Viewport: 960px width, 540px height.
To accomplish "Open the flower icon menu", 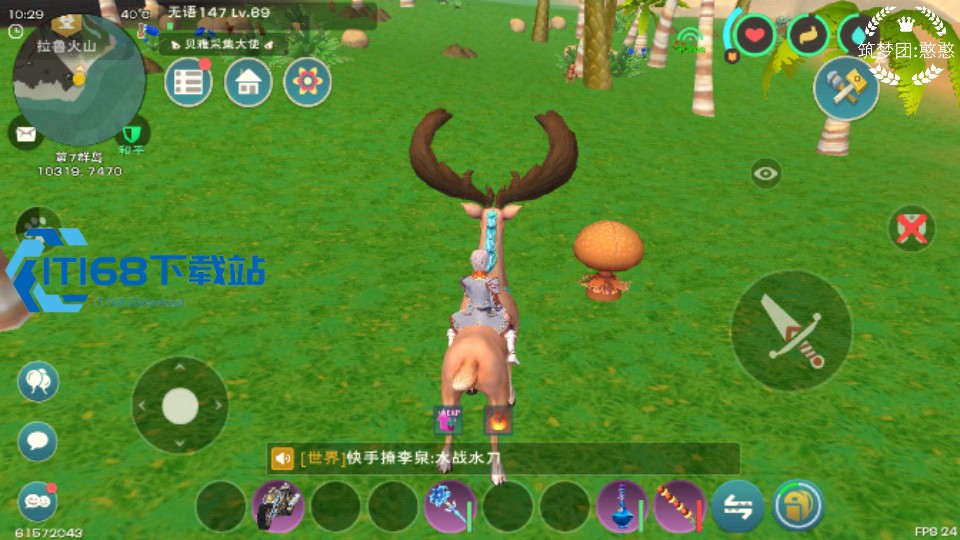I will (x=307, y=83).
